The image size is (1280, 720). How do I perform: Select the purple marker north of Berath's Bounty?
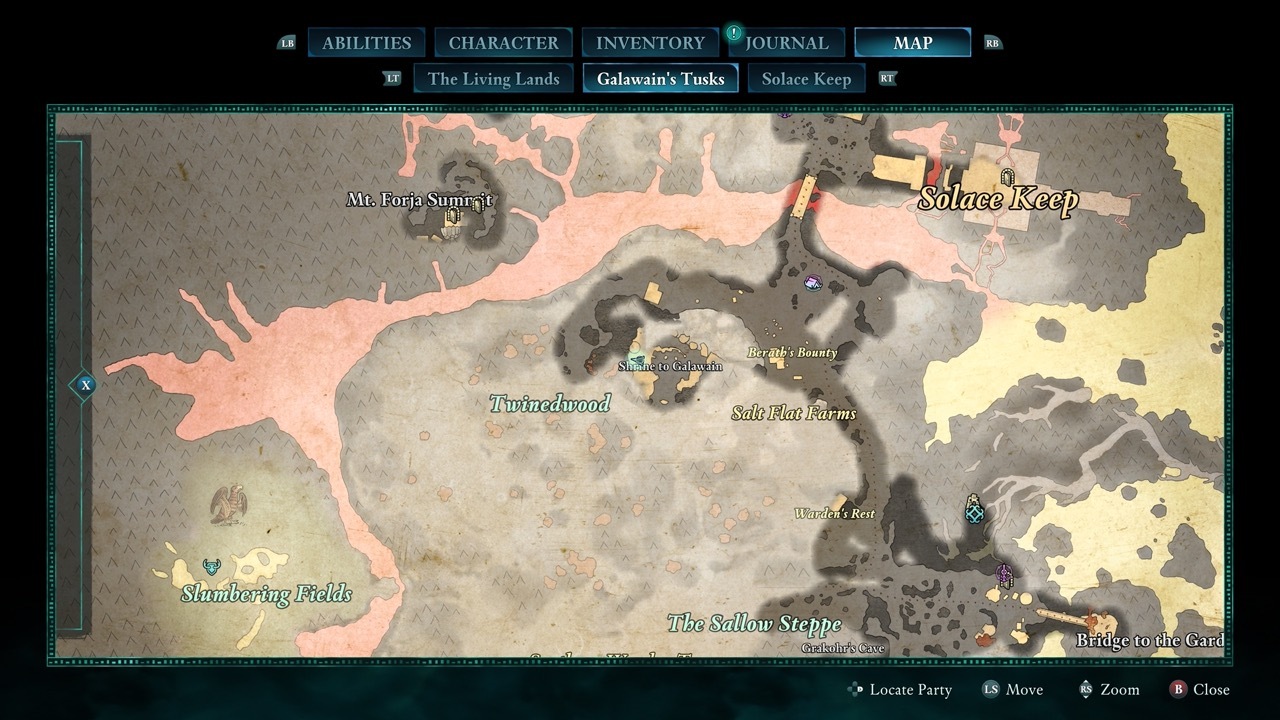pyautogui.click(x=814, y=285)
